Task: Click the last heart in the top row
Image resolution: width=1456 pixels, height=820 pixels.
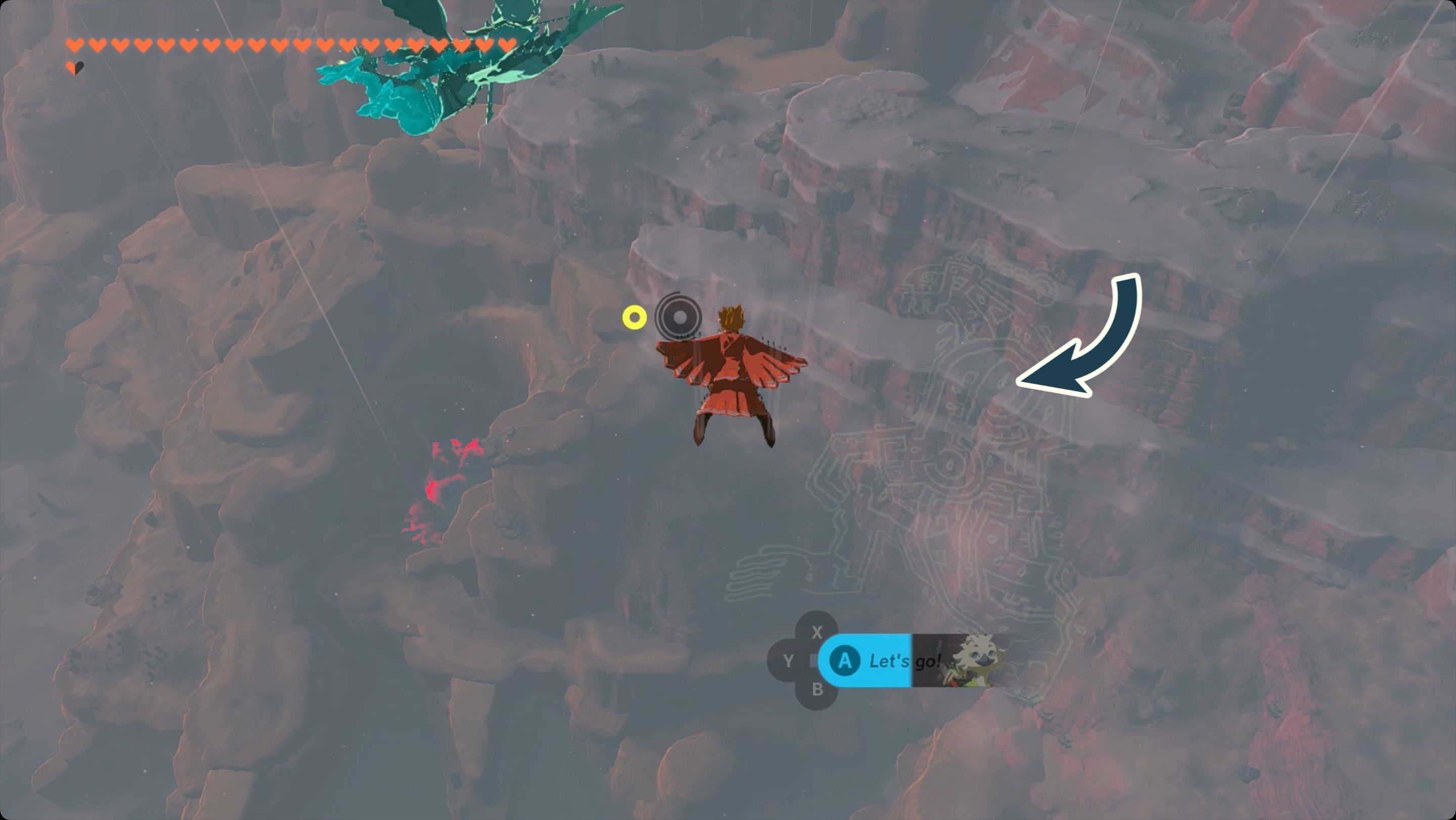Action: pyautogui.click(x=508, y=44)
